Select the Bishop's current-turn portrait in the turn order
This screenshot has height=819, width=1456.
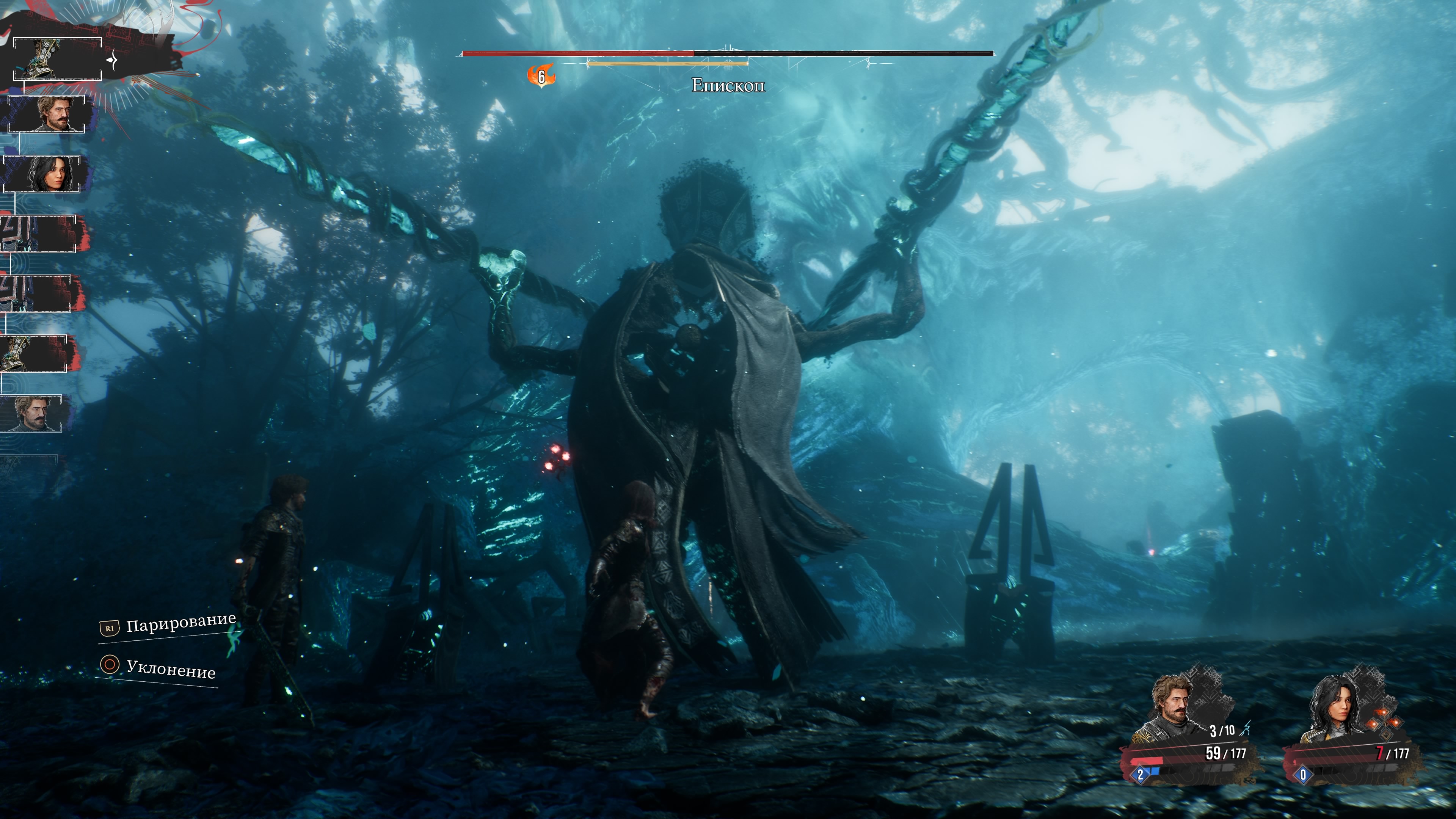(57, 59)
